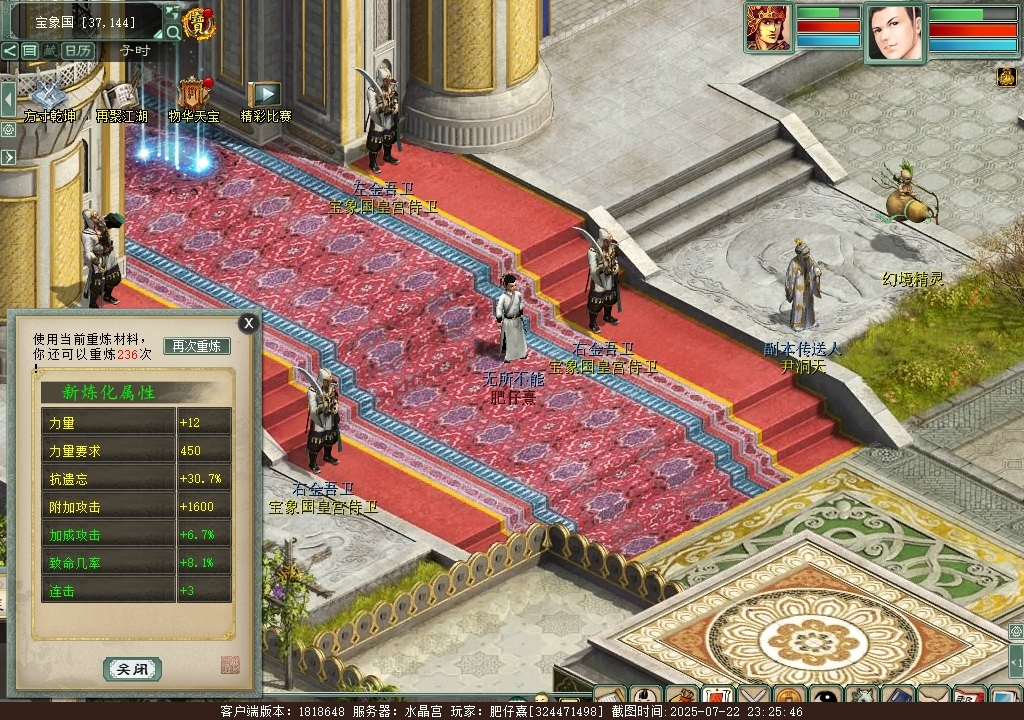The height and width of the screenshot is (720, 1024).
Task: Open the world map button beside the location name
Action: 171,13
